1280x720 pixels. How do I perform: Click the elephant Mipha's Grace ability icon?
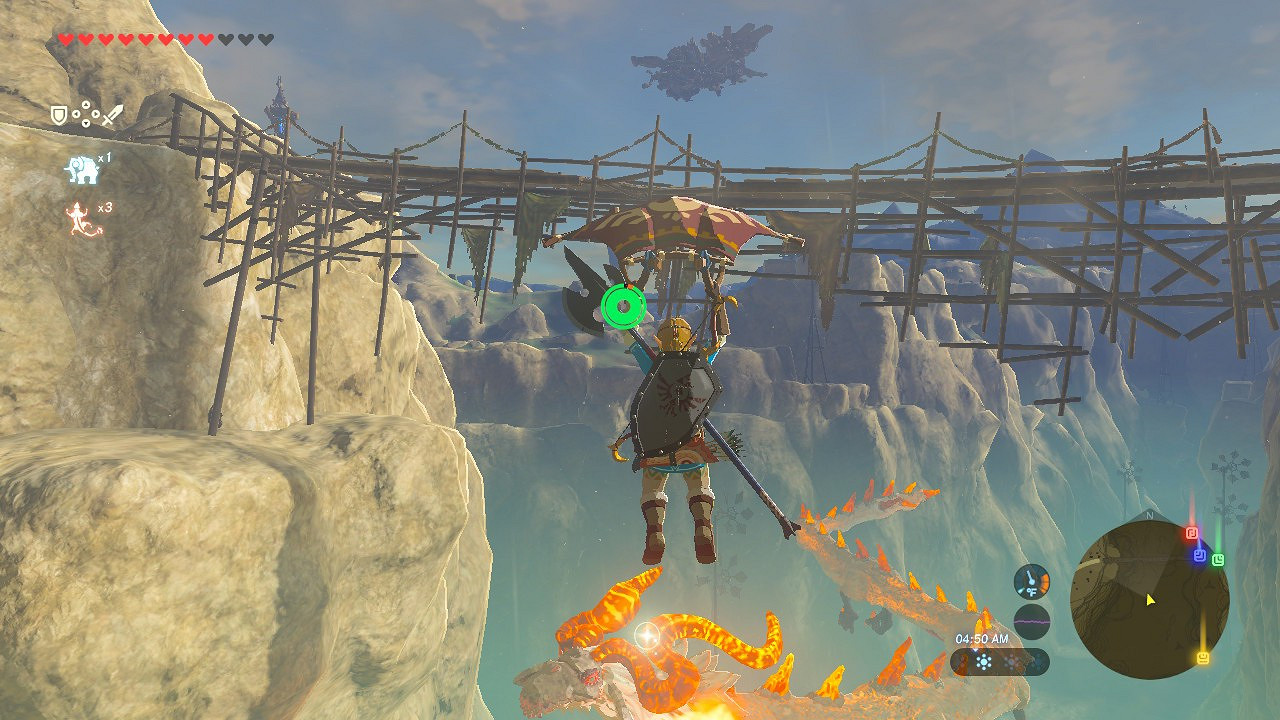(x=82, y=171)
